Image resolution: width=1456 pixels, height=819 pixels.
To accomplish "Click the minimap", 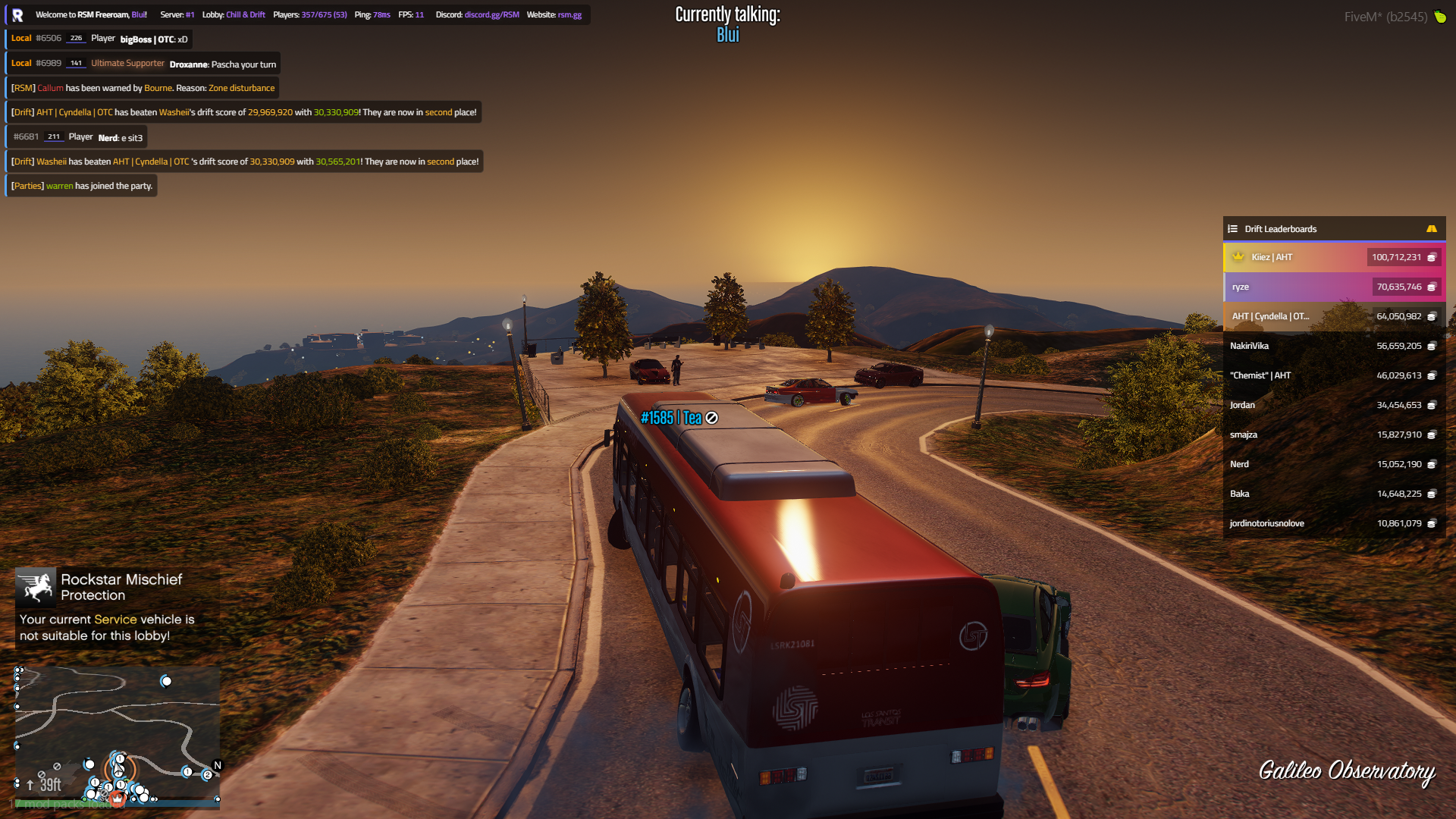I will [x=118, y=736].
